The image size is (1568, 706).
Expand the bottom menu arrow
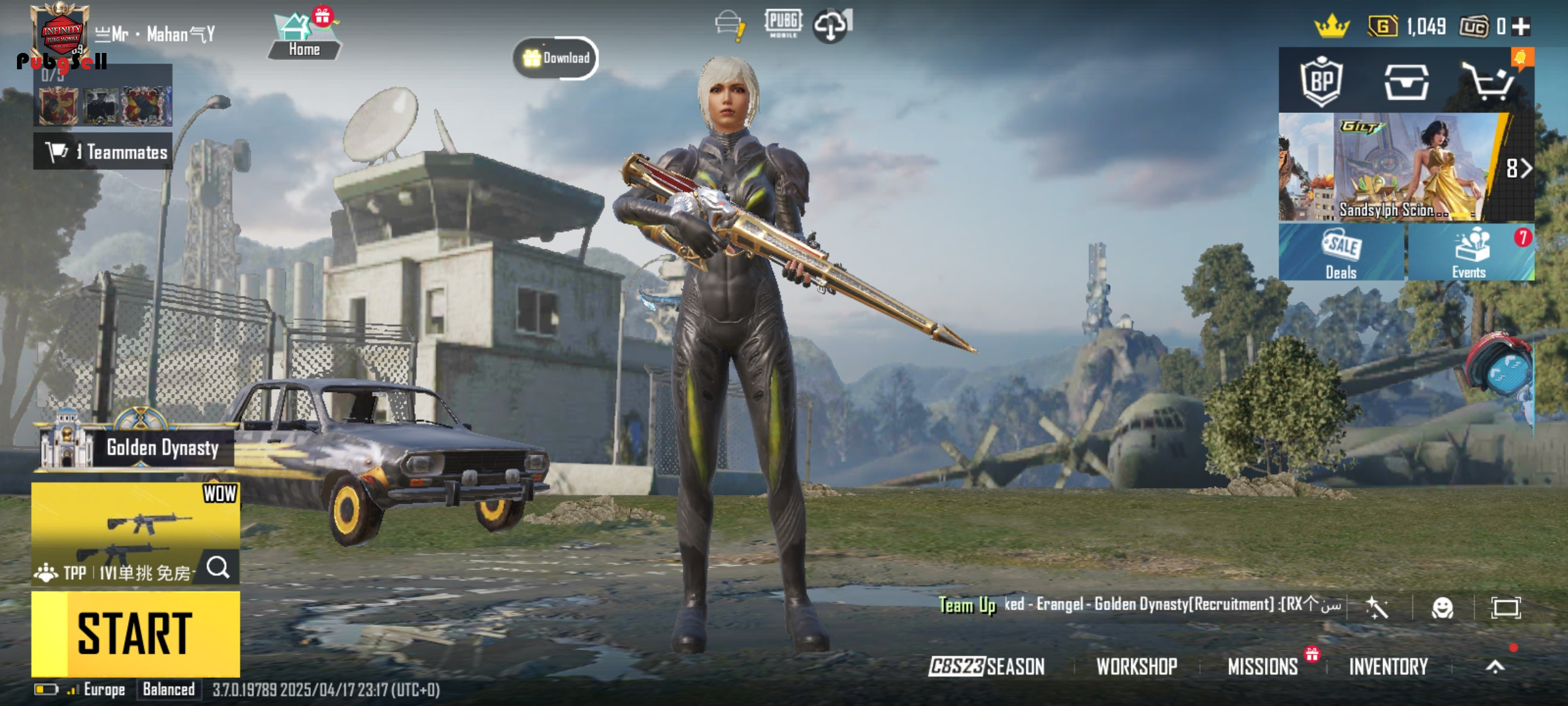pos(1495,666)
